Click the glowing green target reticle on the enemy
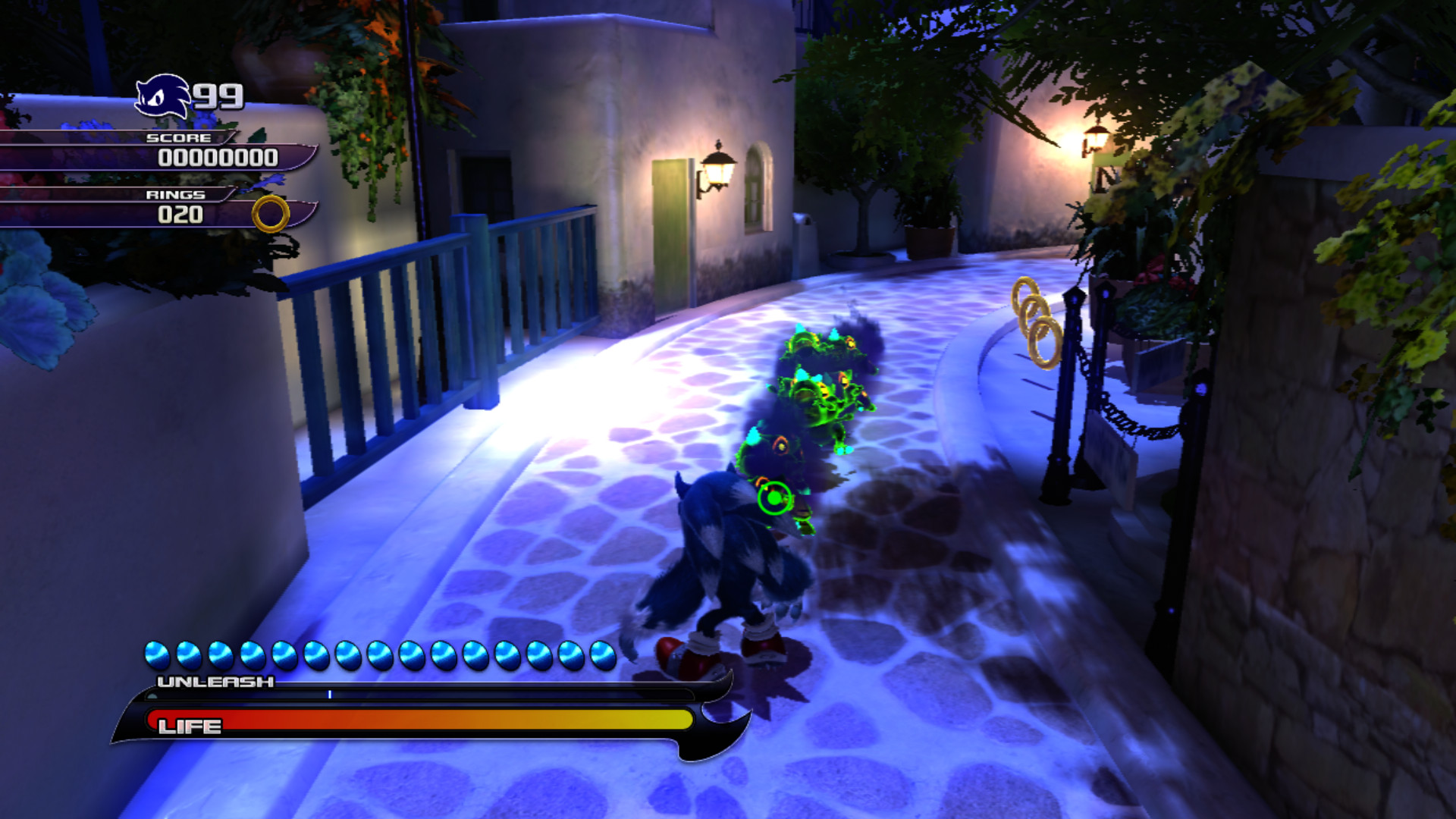The width and height of the screenshot is (1456, 819). [772, 497]
